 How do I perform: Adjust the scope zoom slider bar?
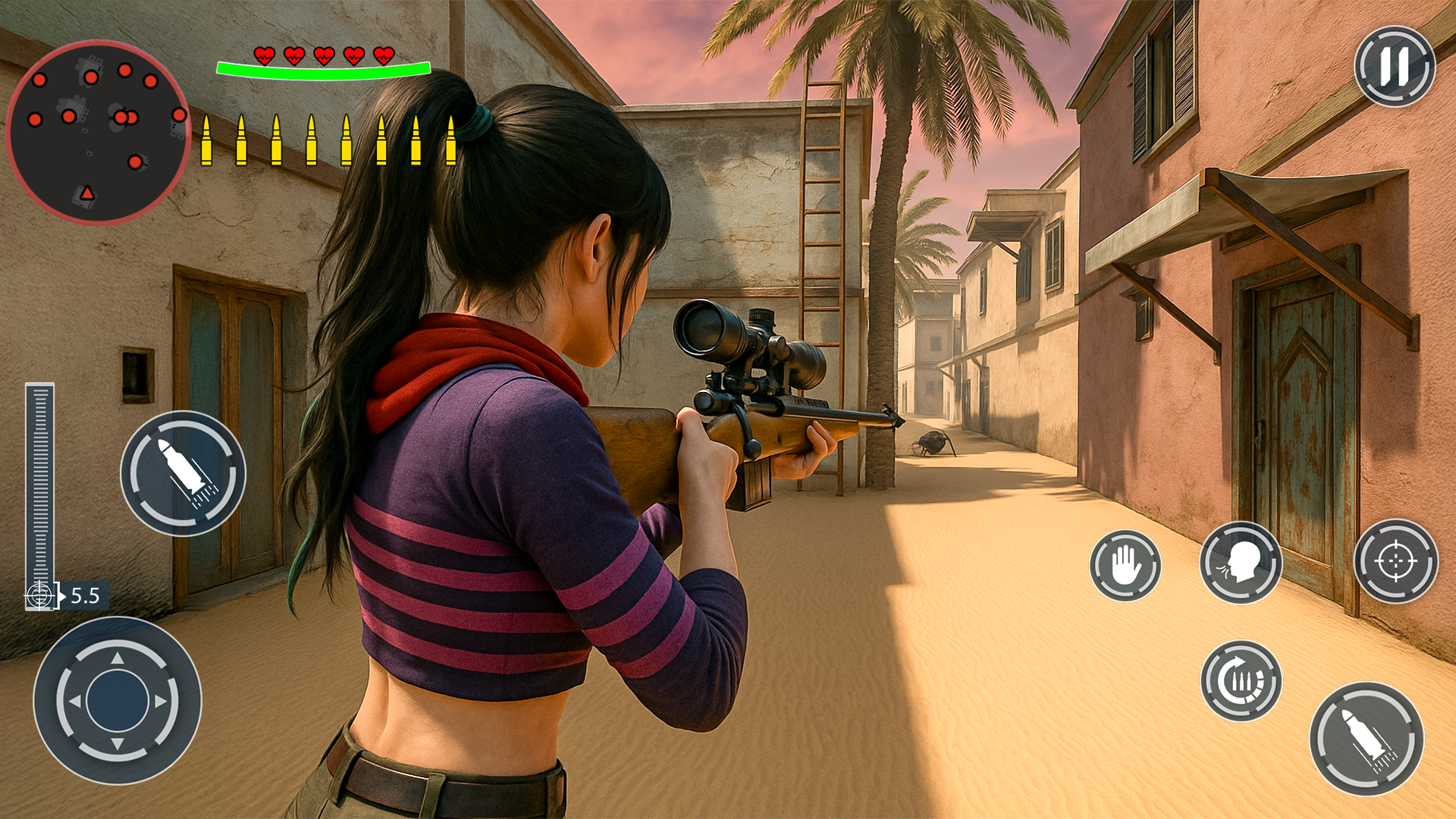pos(39,485)
